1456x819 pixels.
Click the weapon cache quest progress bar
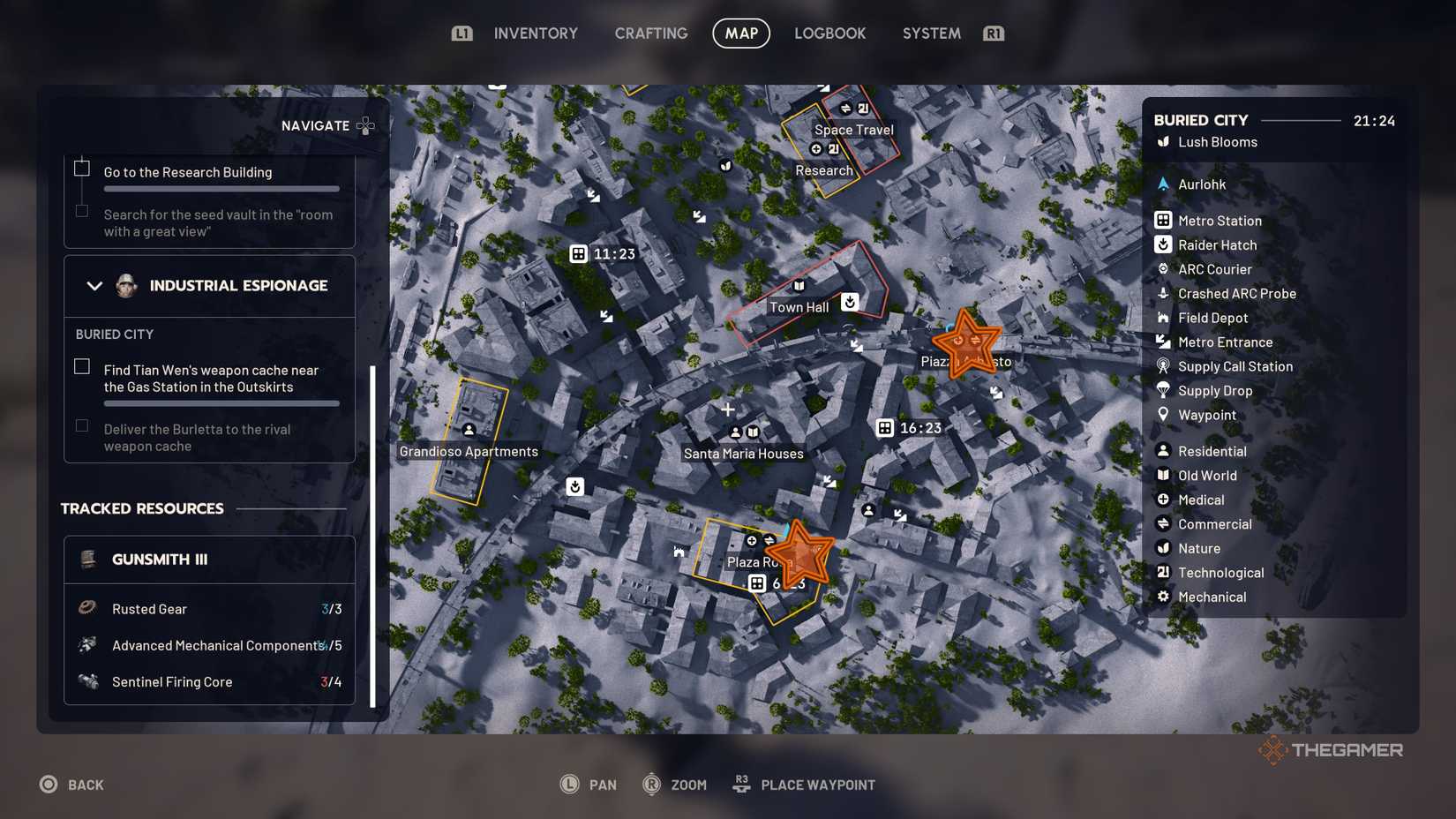[221, 402]
